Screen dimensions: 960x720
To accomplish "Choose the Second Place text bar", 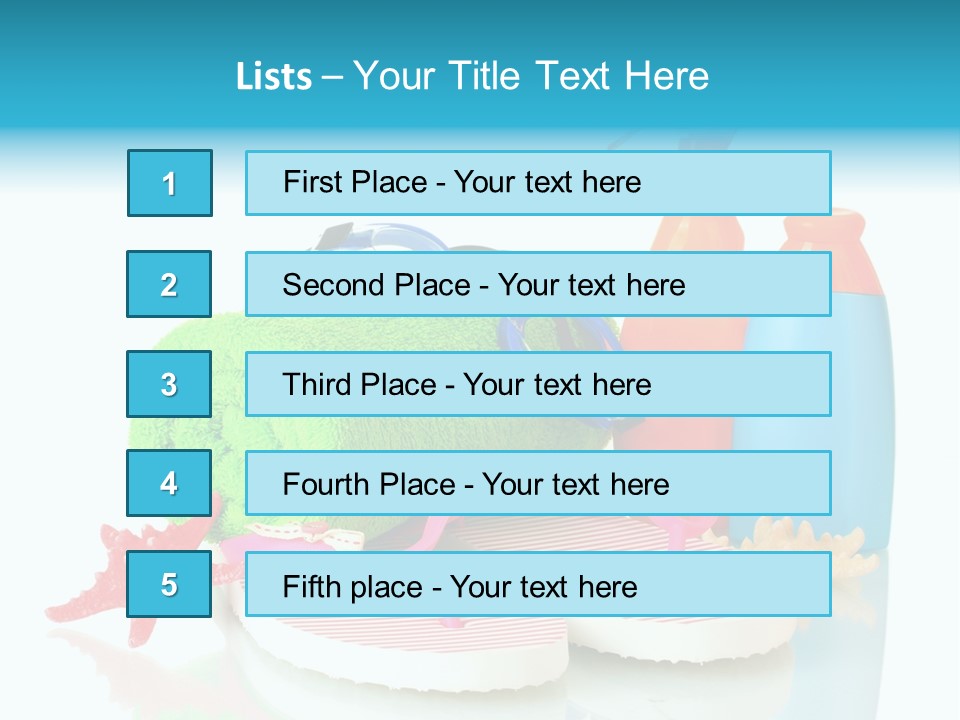I will 538,284.
